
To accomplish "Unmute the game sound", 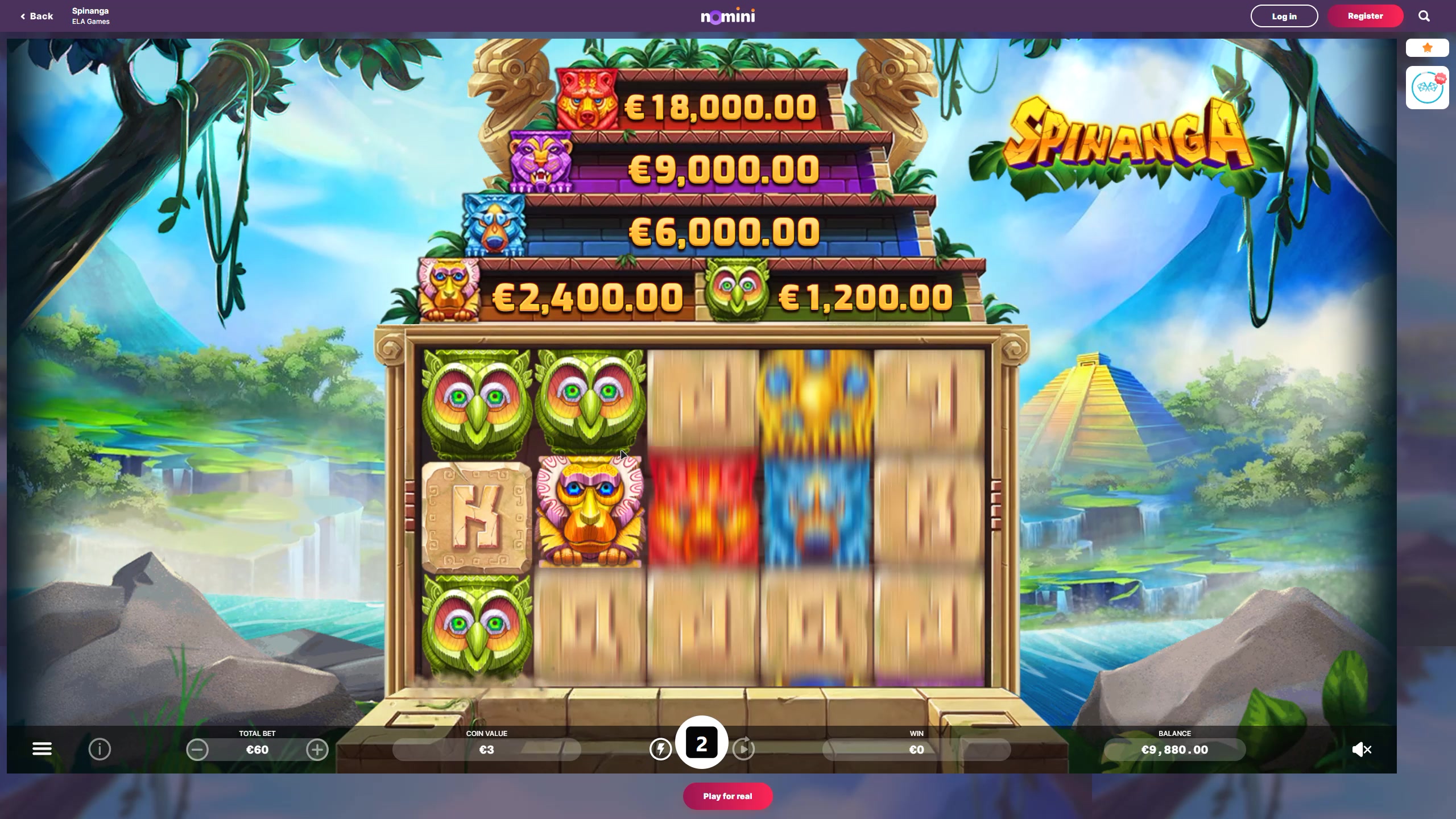I will click(x=1362, y=750).
